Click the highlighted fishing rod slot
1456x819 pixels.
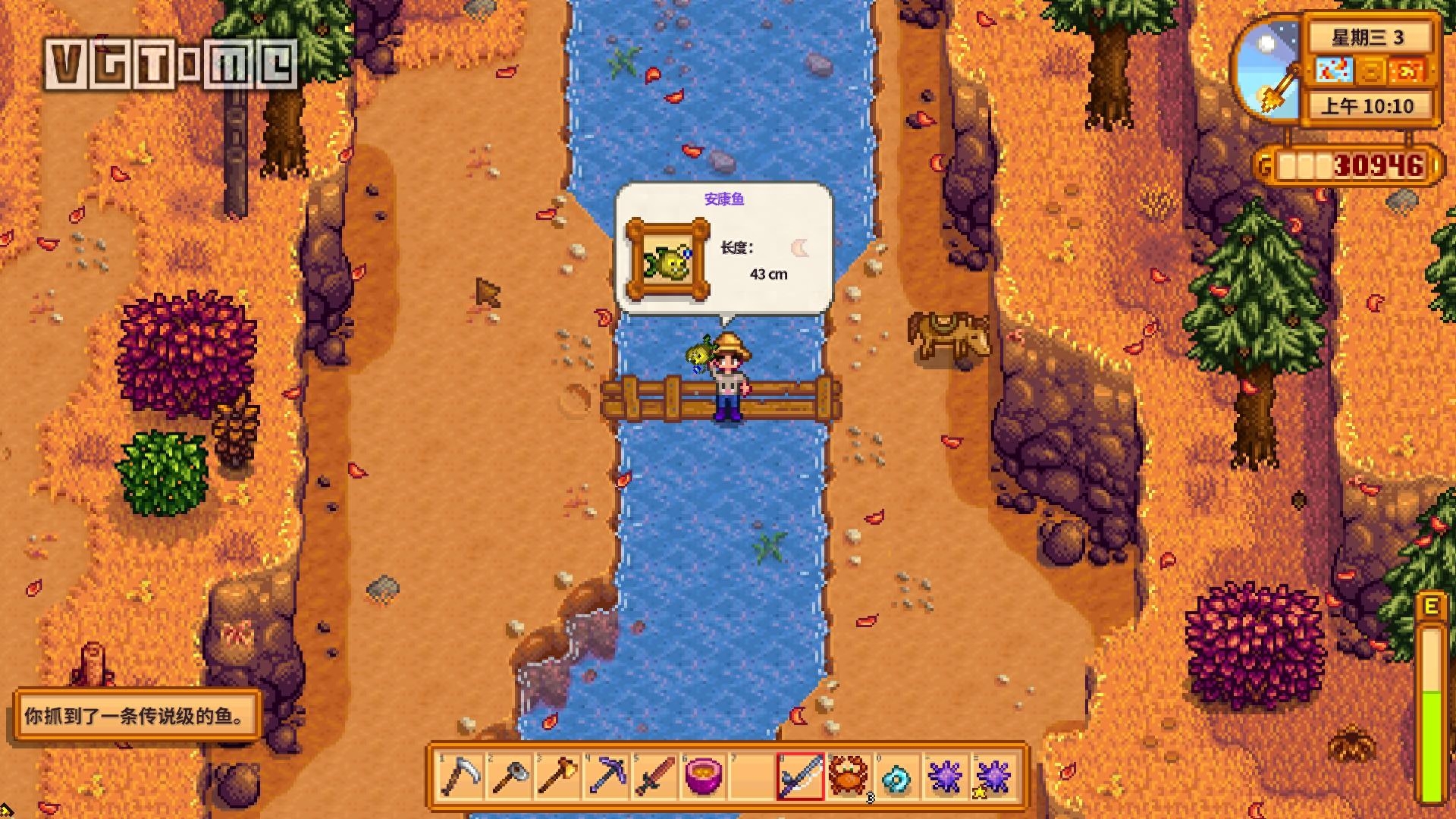[x=800, y=777]
